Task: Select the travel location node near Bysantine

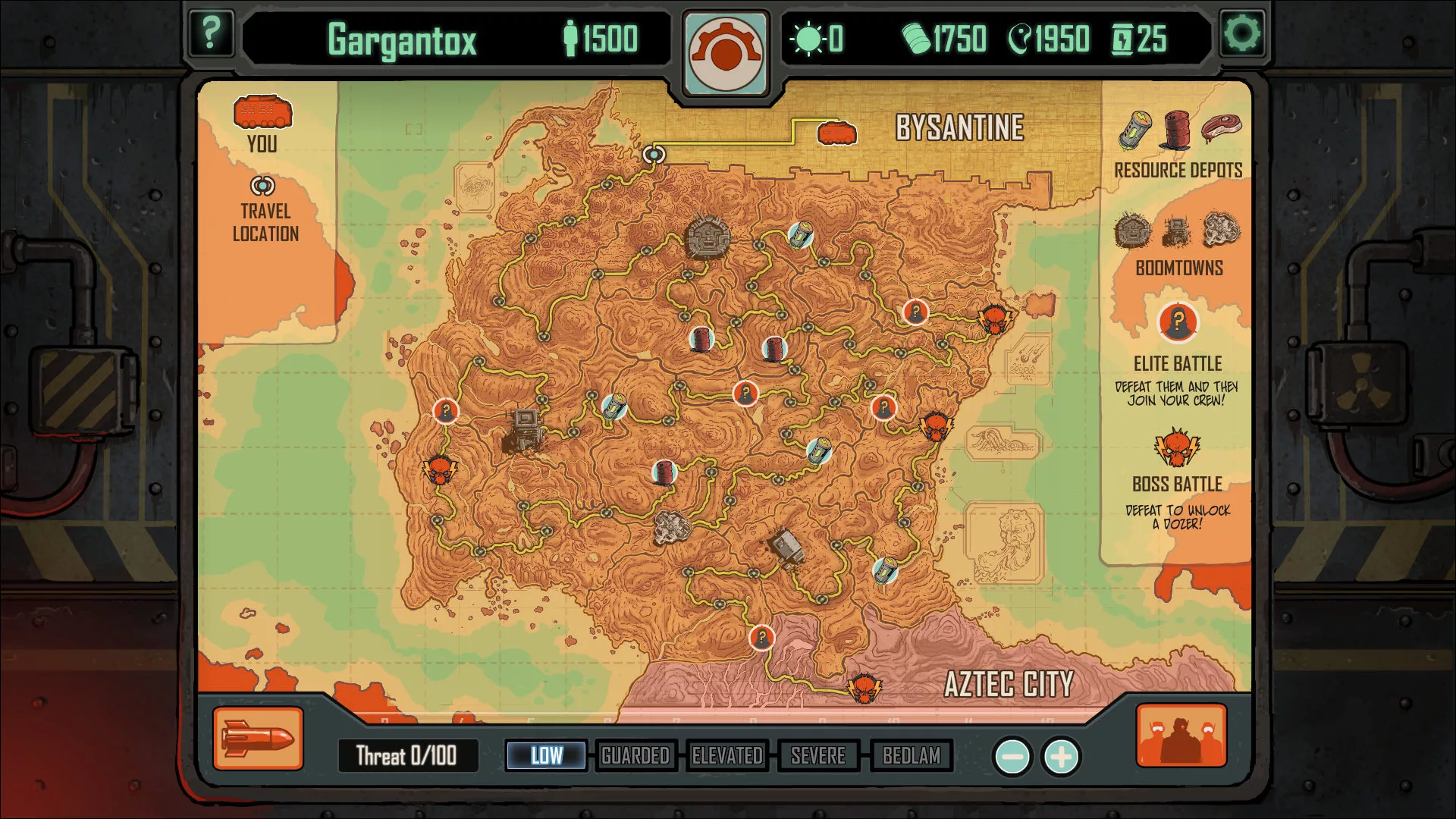Action: (x=654, y=155)
